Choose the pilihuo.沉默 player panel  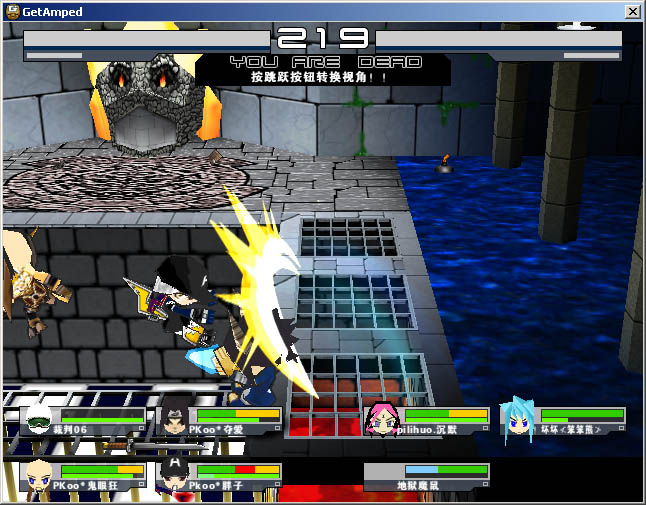click(x=428, y=421)
